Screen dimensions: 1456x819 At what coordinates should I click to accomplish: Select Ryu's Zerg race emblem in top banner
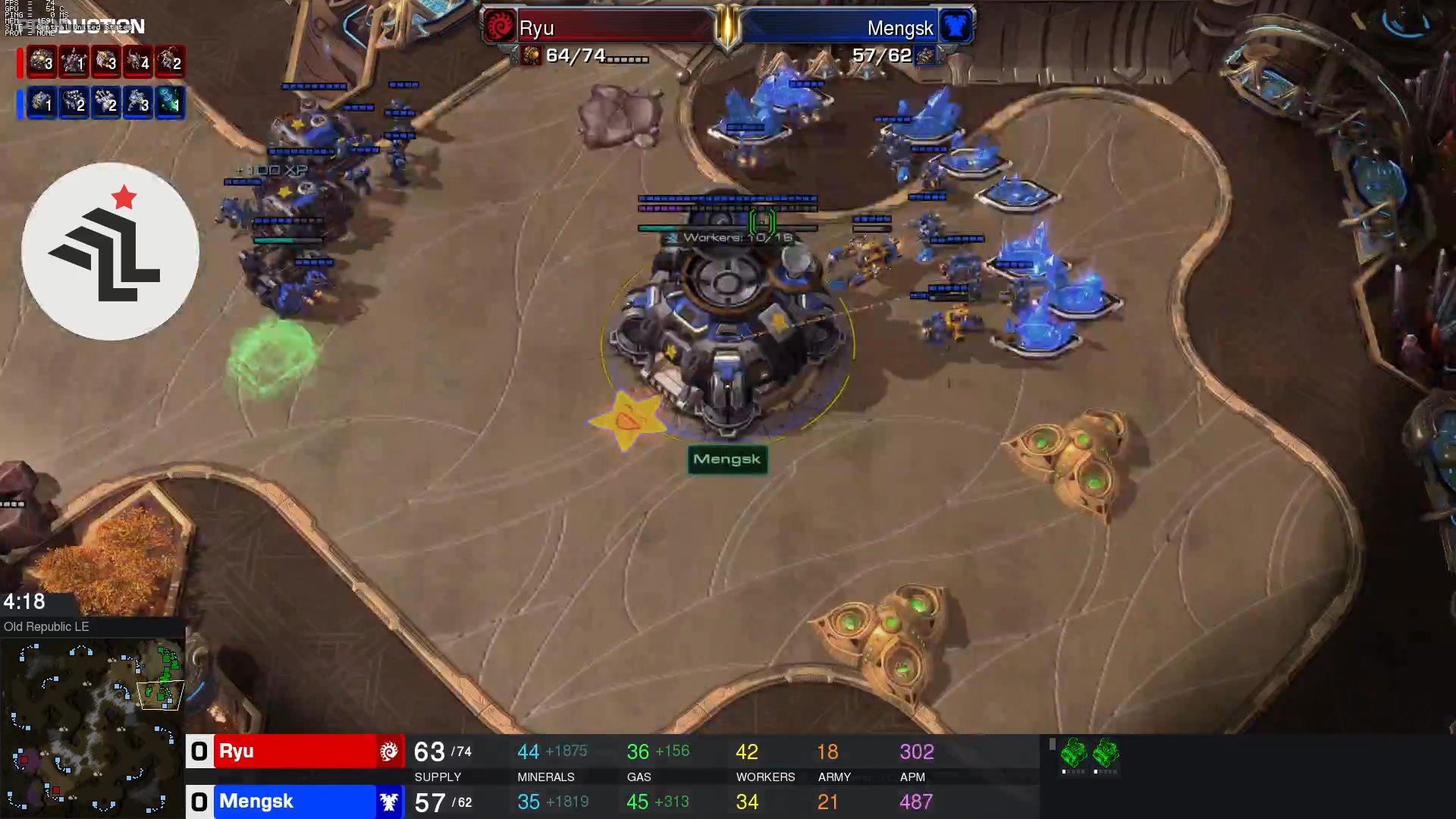click(x=501, y=27)
